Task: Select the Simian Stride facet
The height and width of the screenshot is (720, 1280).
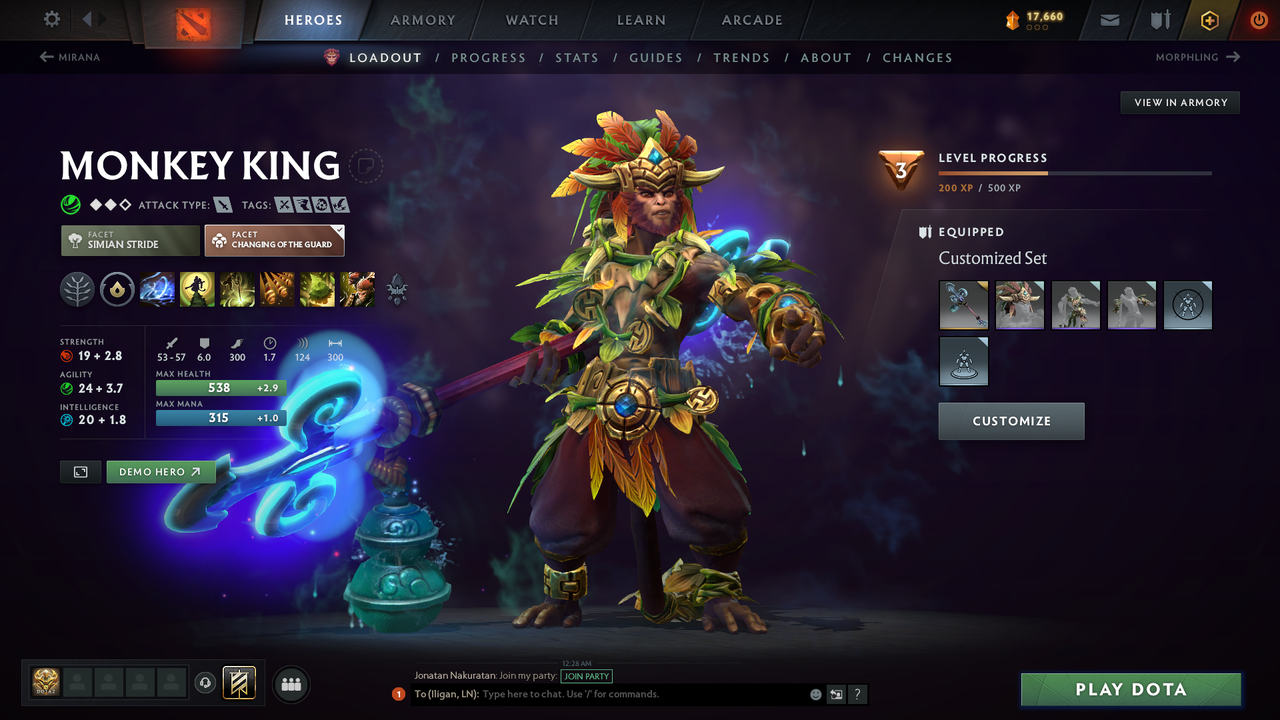Action: (x=129, y=240)
